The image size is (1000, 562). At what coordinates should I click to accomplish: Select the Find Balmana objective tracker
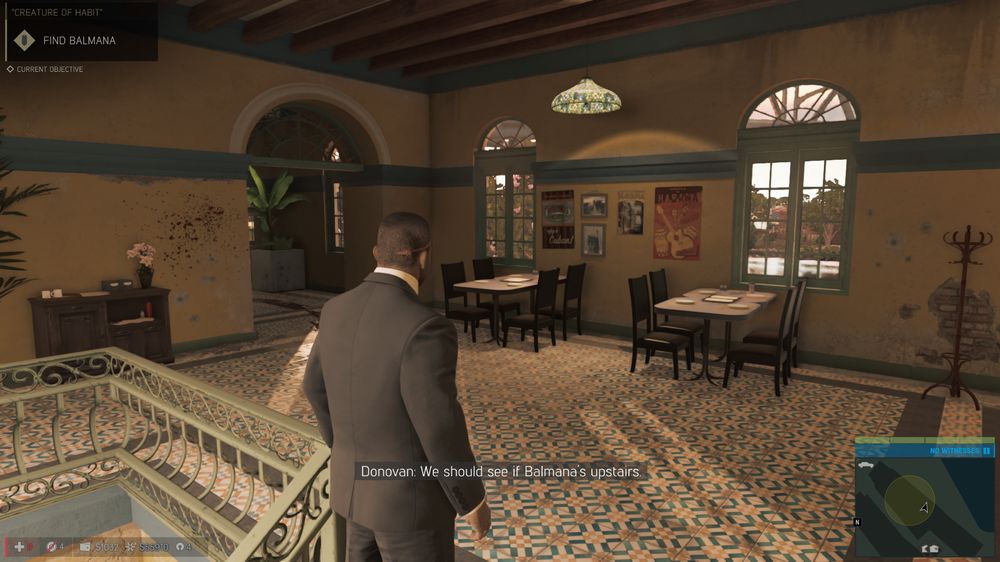78,40
